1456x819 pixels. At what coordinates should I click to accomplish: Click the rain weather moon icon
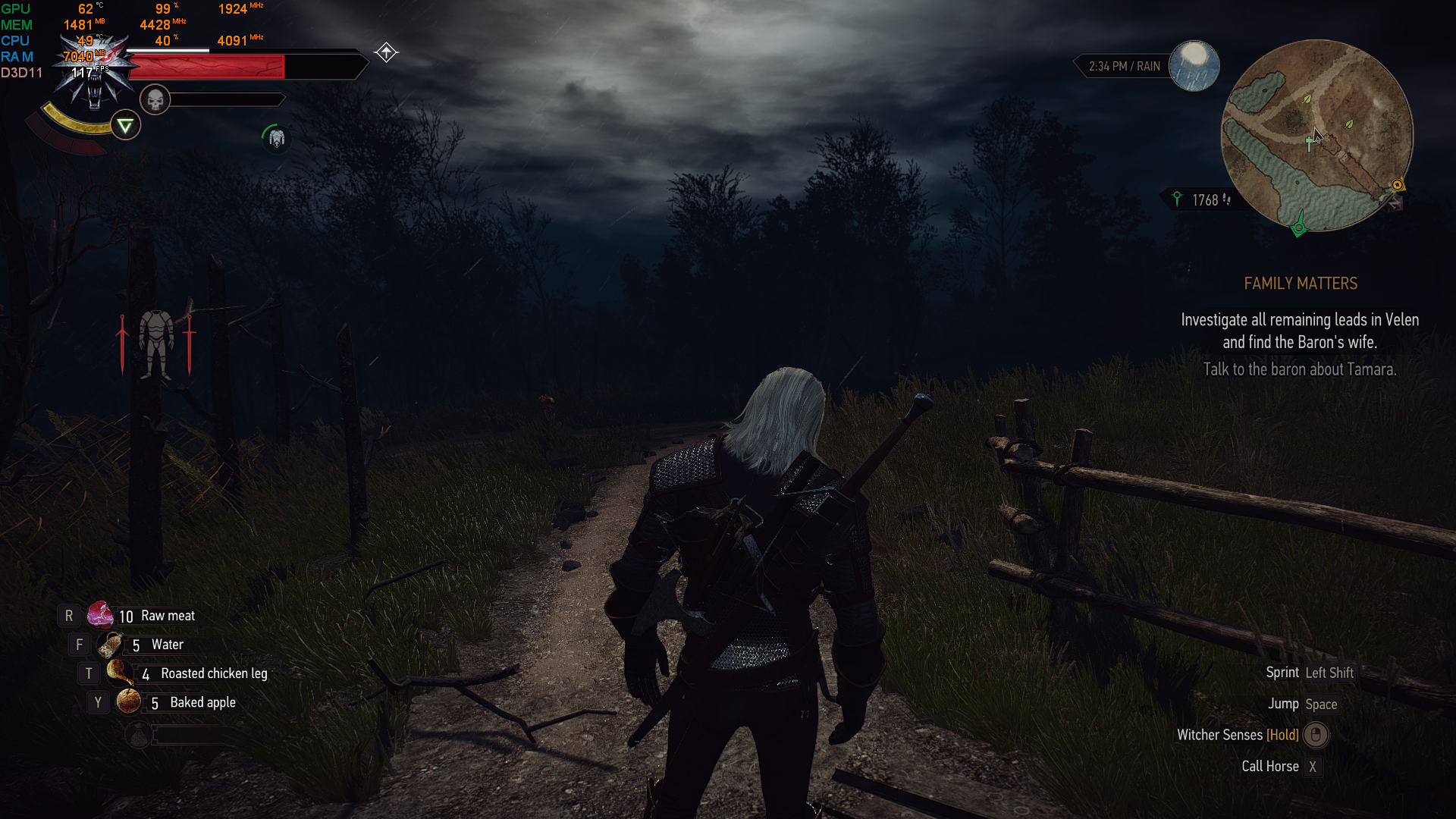tap(1194, 66)
